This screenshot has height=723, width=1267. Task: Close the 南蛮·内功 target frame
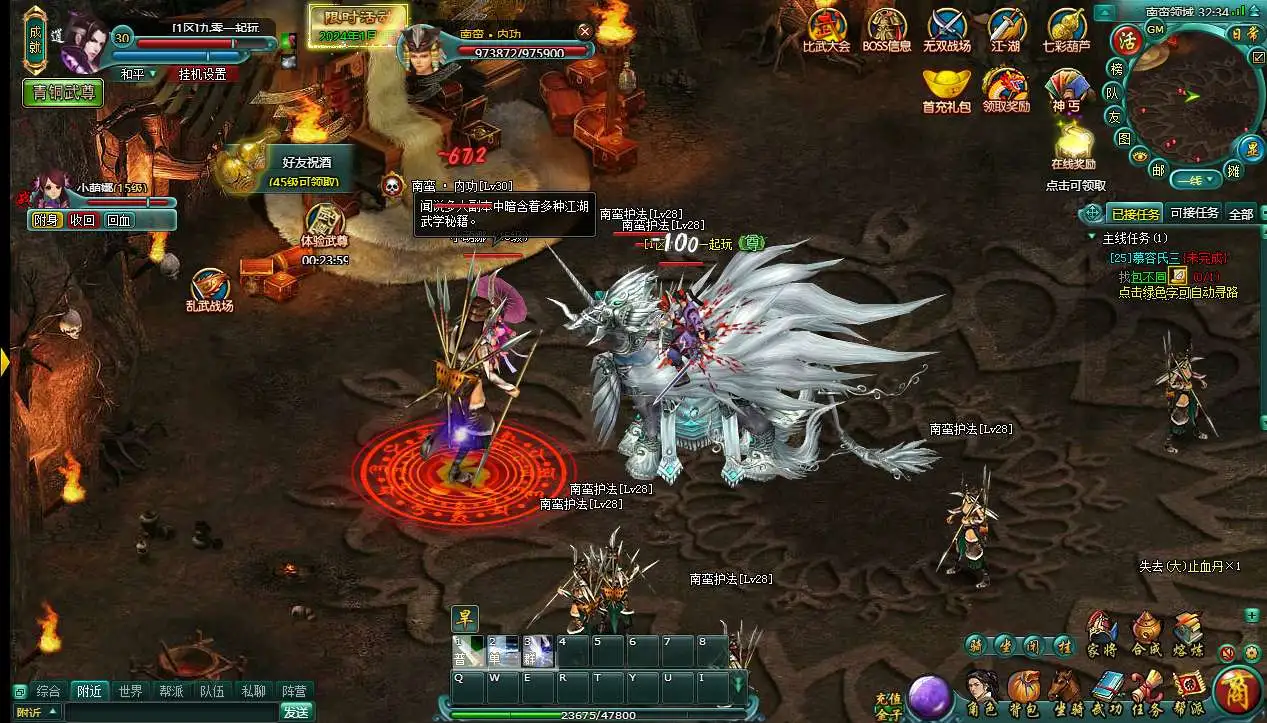[585, 32]
